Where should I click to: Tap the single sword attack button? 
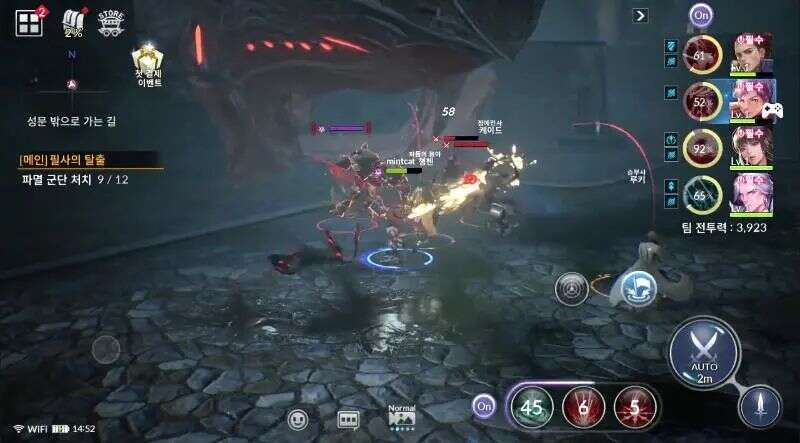(760, 406)
